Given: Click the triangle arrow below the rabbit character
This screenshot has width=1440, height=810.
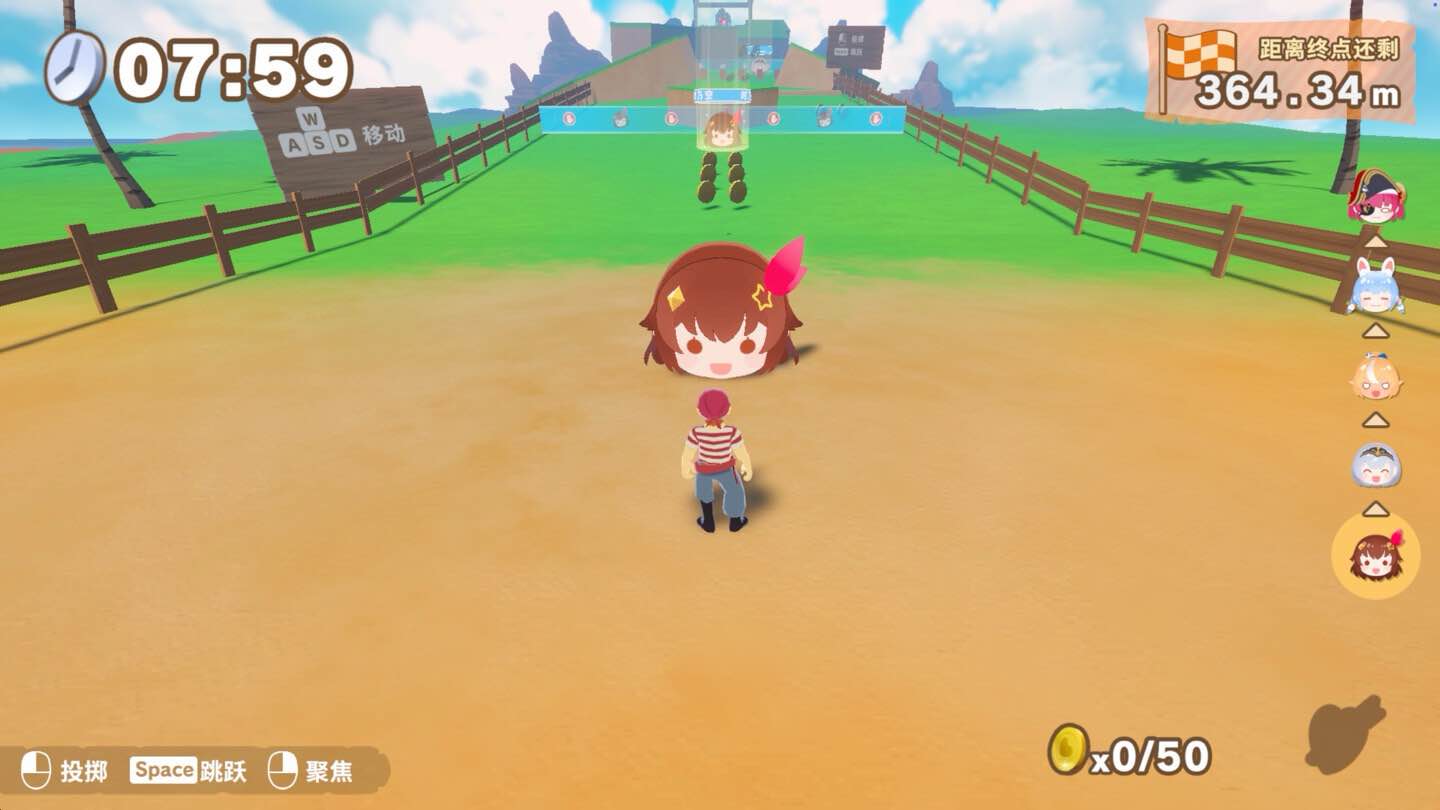Looking at the screenshot, I should coord(1375,328).
